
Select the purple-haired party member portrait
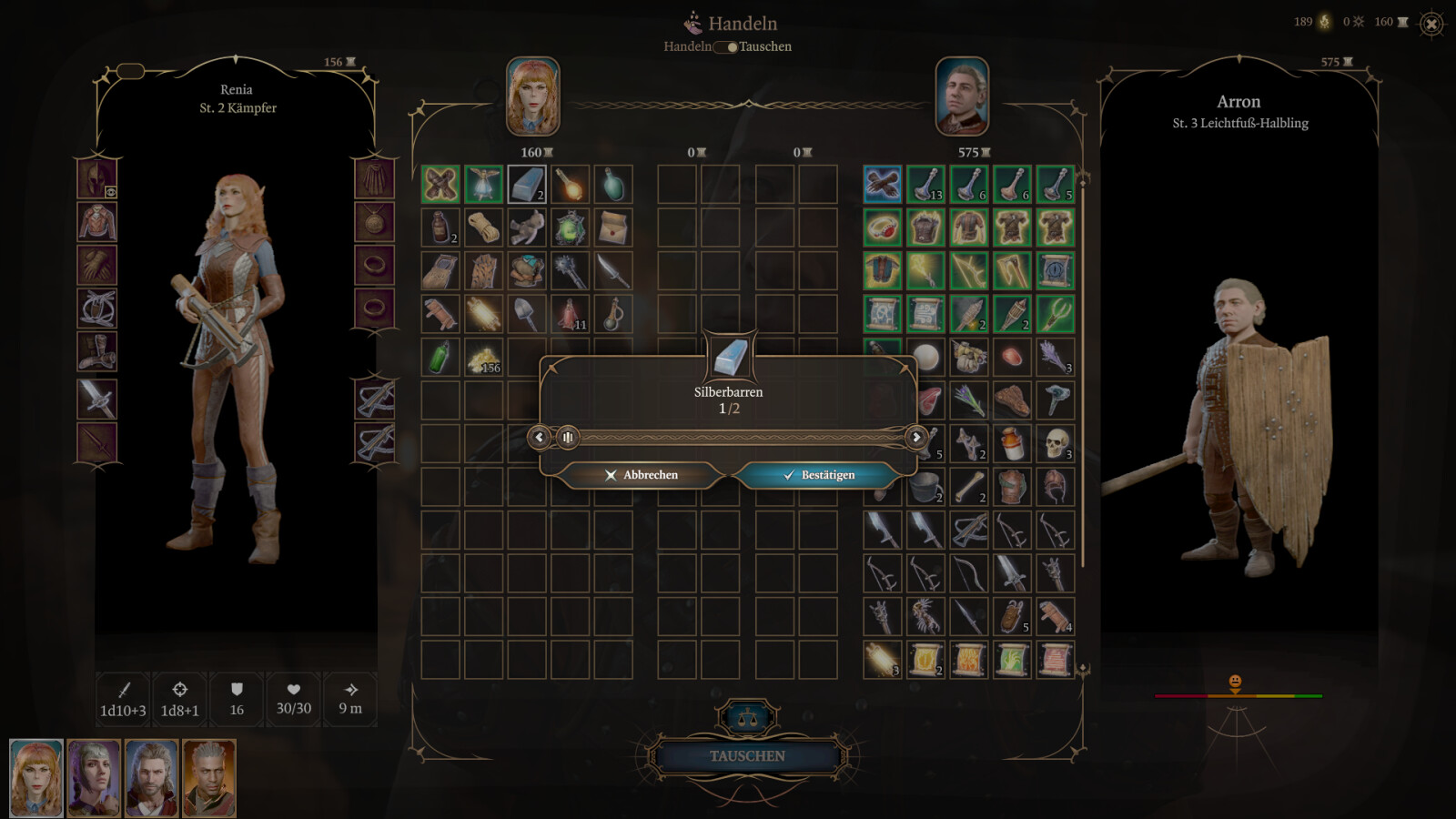(x=94, y=777)
